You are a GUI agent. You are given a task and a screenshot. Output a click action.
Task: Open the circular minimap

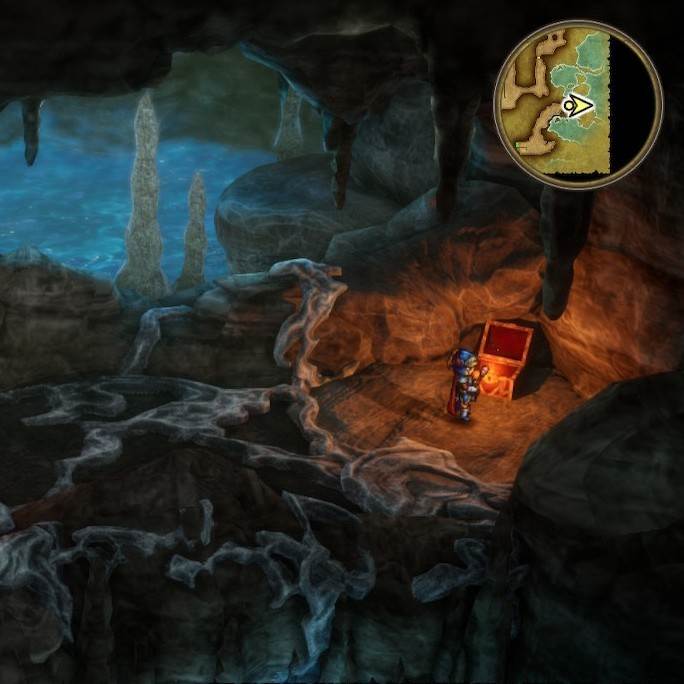coord(578,102)
